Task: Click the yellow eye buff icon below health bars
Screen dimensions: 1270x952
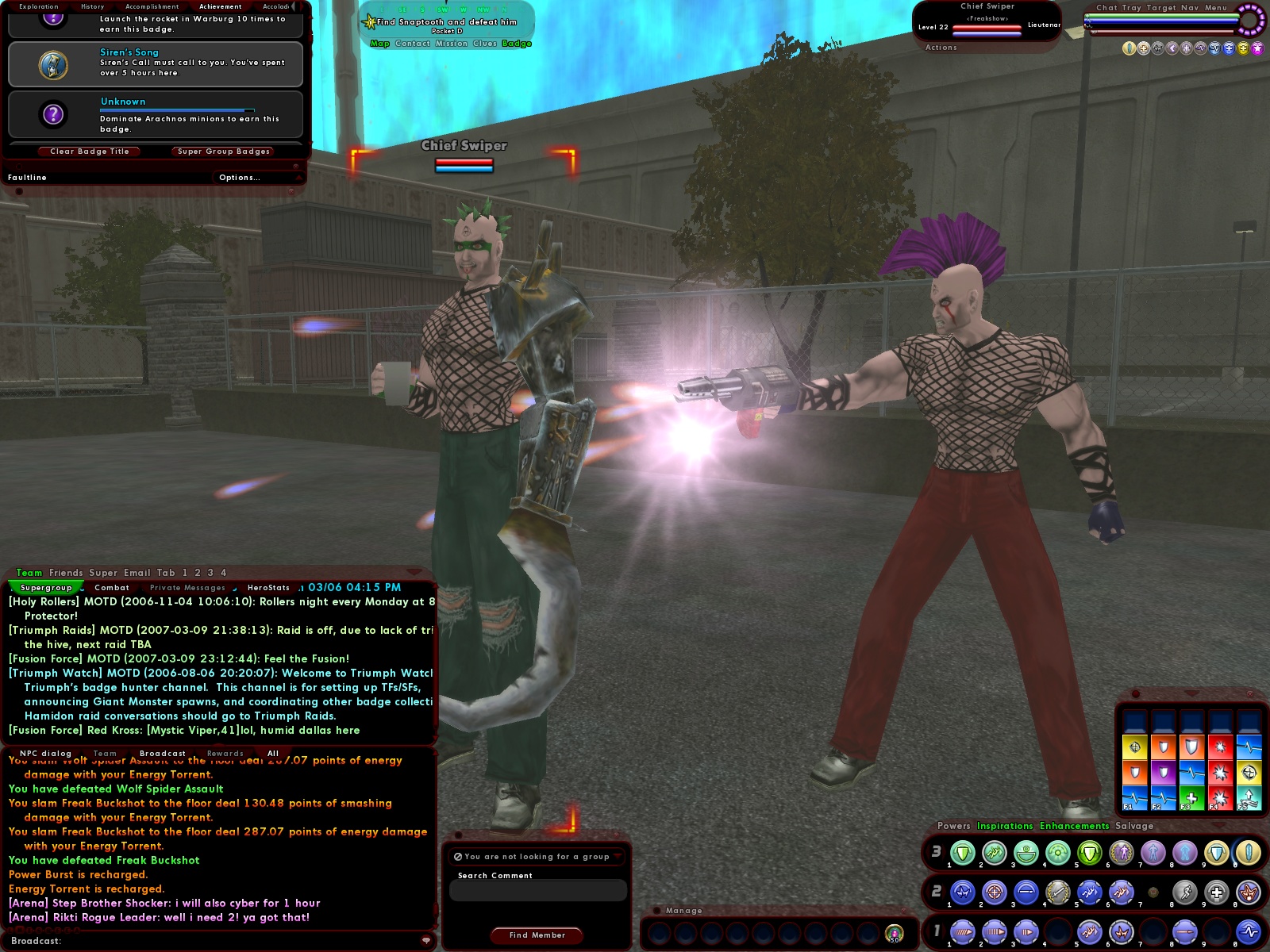Action: tap(1129, 48)
